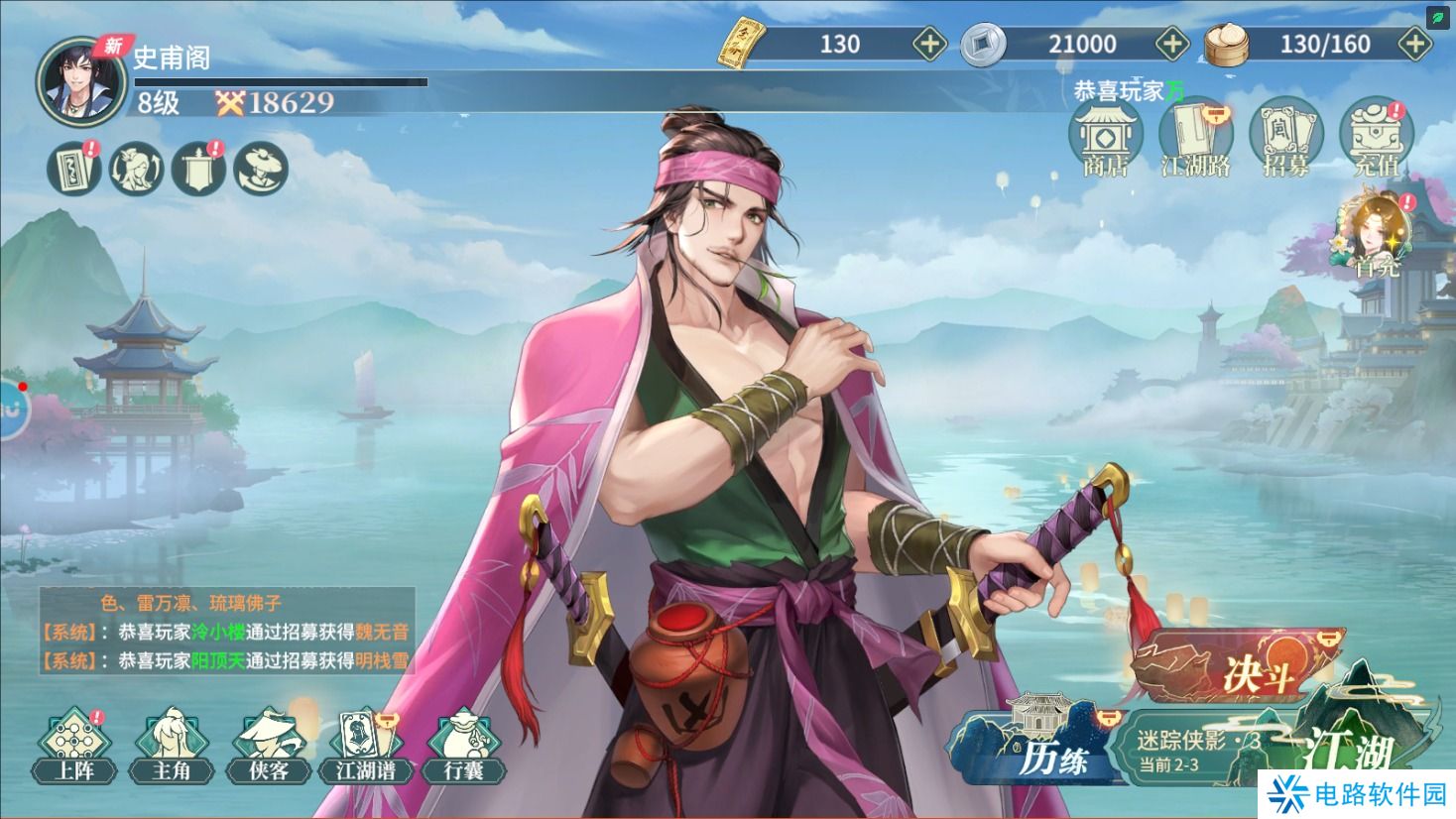Add silver coins using the plus button
The image size is (1456, 819).
pyautogui.click(x=1173, y=44)
